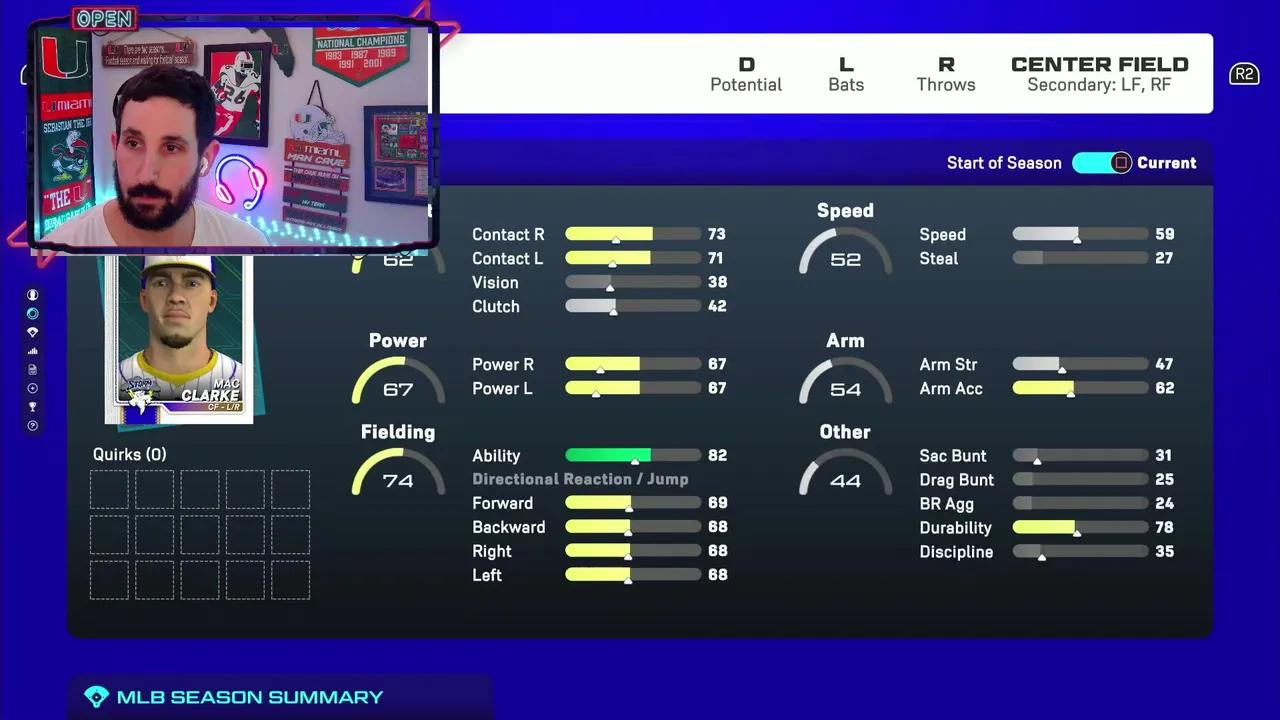Viewport: 1280px width, 720px height.
Task: Click the OPEN button on webcam overlay
Action: (105, 17)
